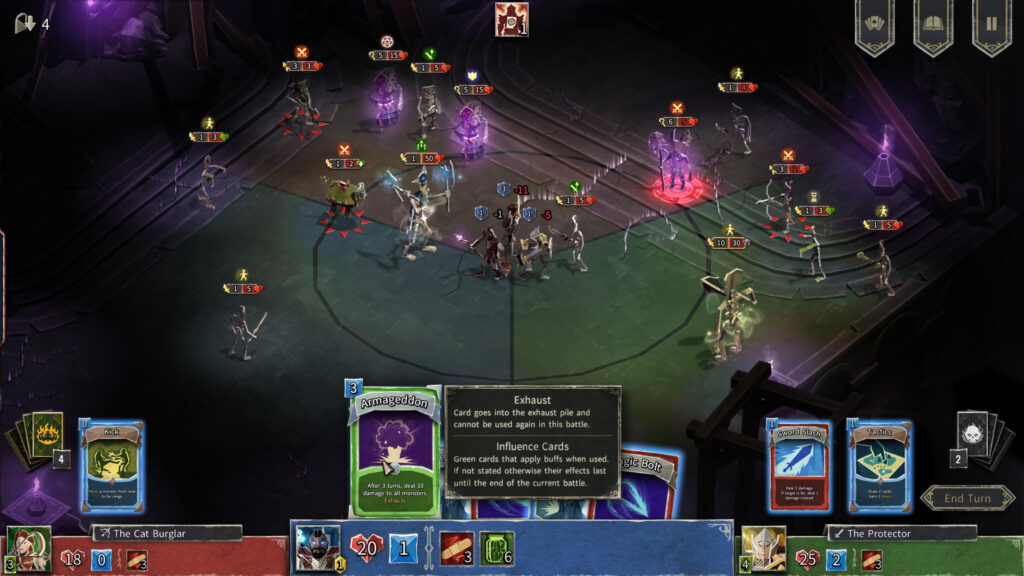Select the Armageddon card
Screen dimensions: 1024x576
[394, 452]
